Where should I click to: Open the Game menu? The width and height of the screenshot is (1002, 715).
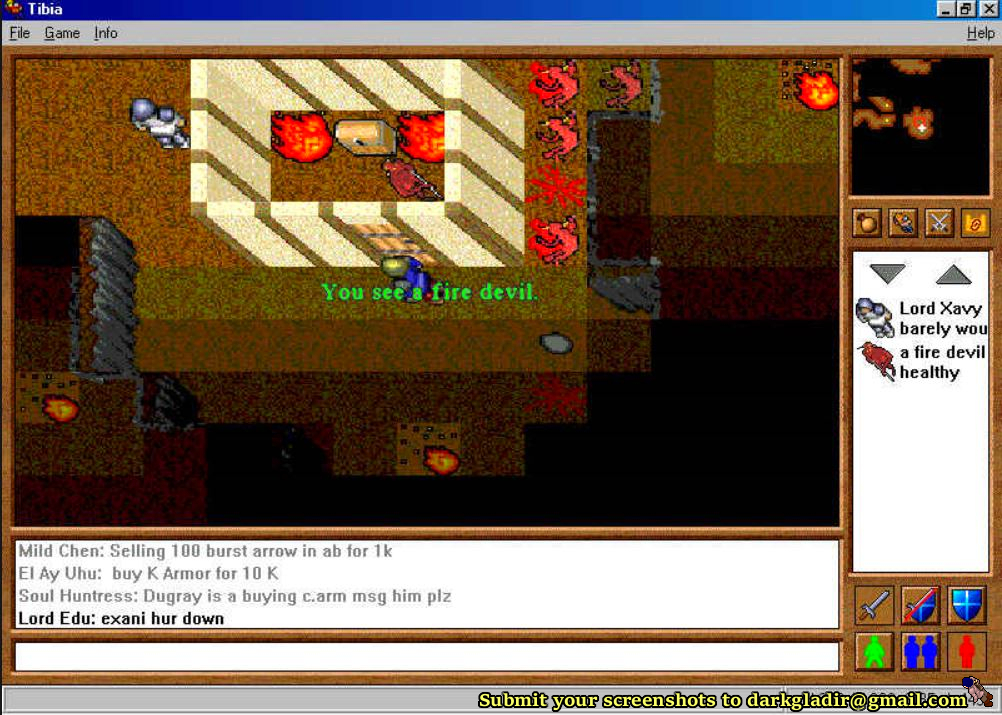62,33
